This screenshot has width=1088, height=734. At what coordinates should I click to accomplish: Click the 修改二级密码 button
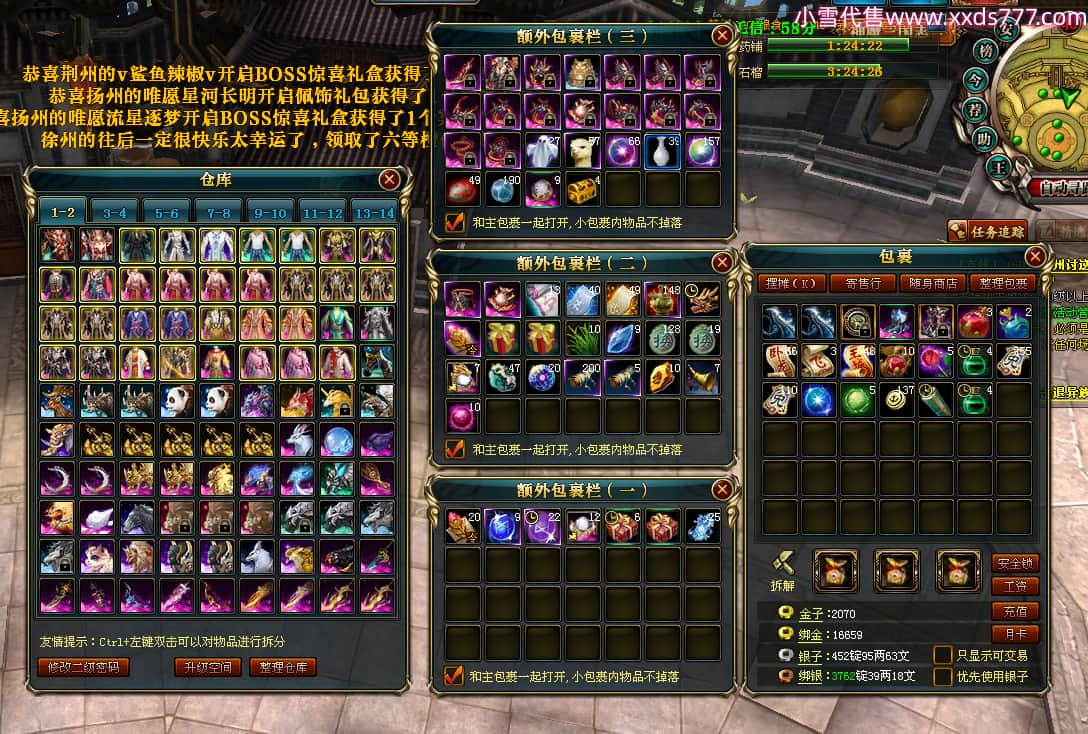pos(84,667)
